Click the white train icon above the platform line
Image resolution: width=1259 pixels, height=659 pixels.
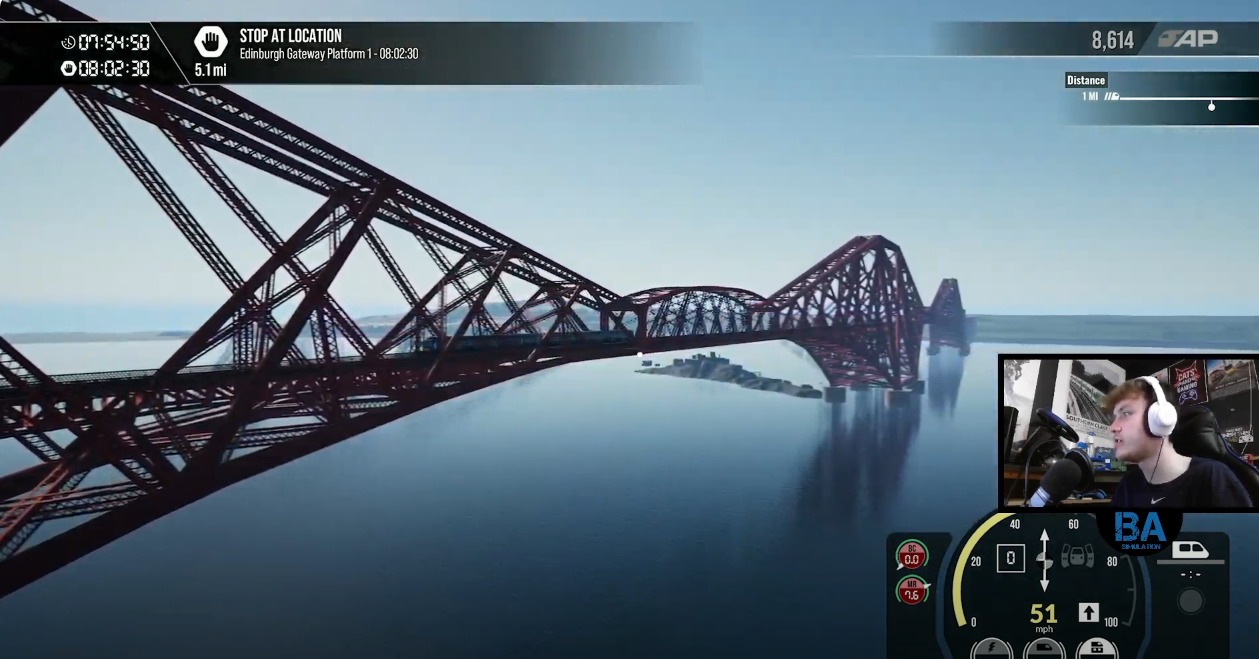(x=1190, y=549)
